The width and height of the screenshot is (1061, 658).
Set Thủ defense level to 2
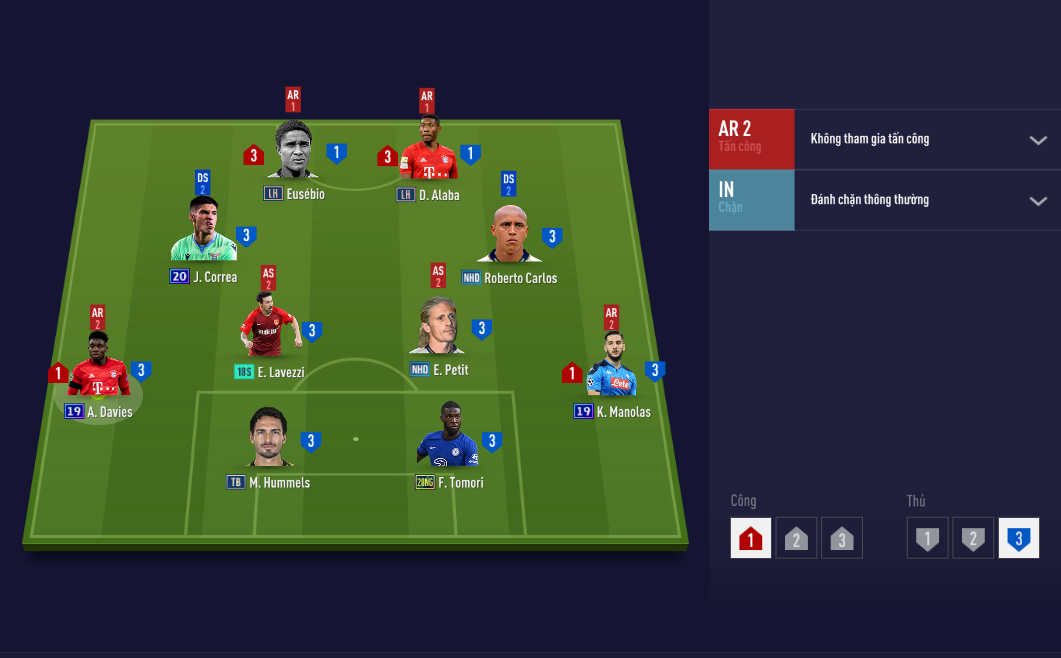973,539
